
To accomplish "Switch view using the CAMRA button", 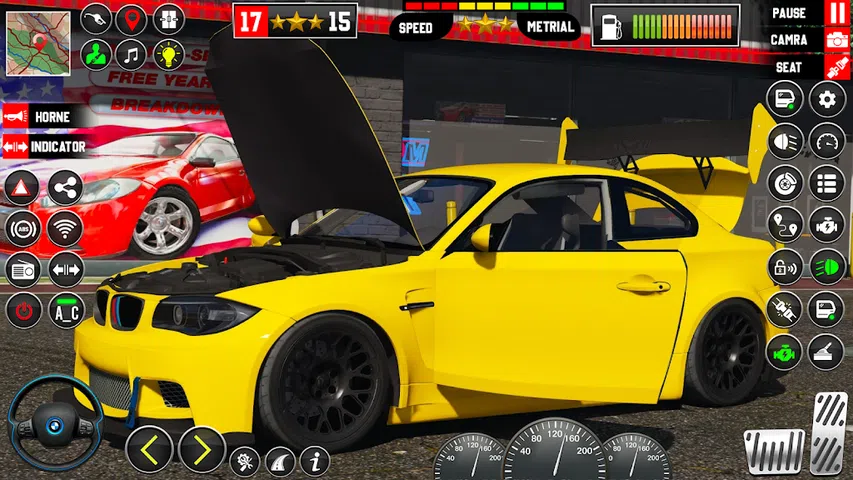I will pyautogui.click(x=836, y=40).
